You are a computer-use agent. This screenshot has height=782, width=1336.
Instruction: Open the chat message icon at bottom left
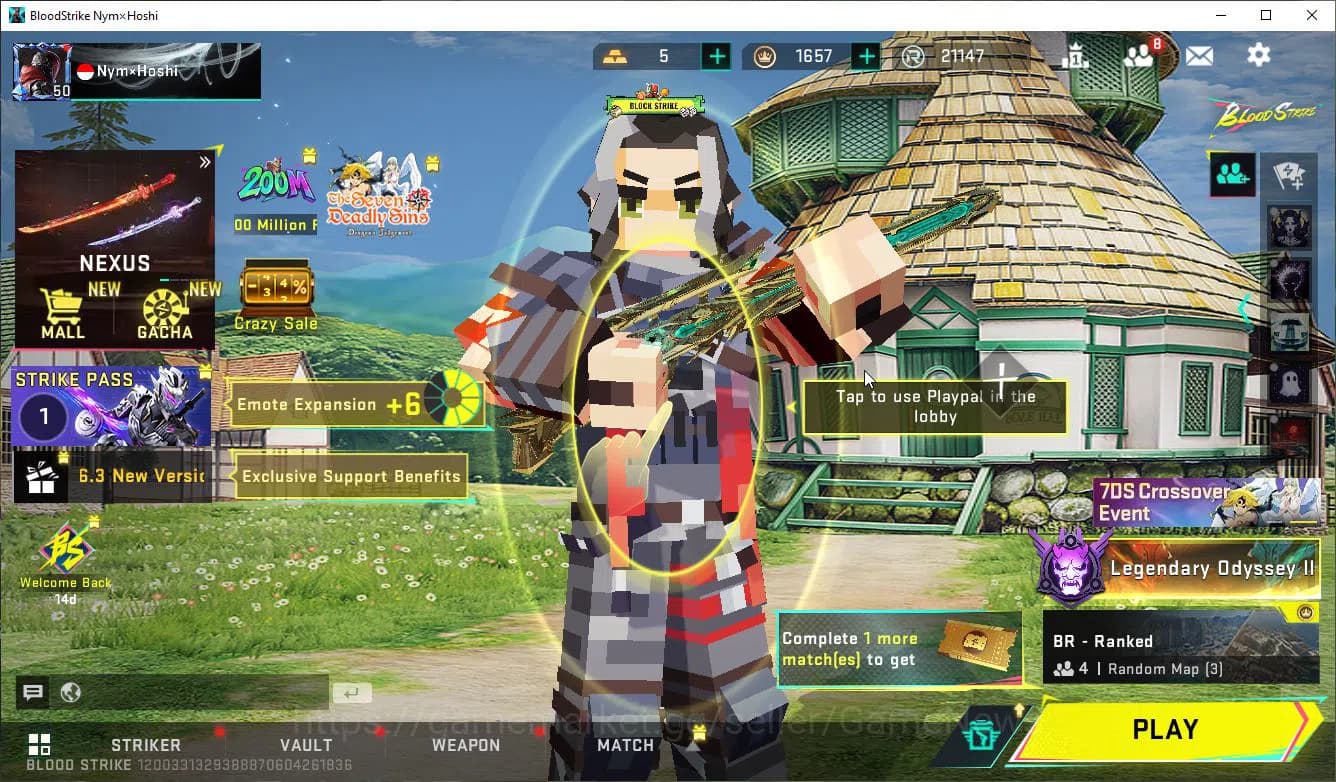[x=33, y=692]
